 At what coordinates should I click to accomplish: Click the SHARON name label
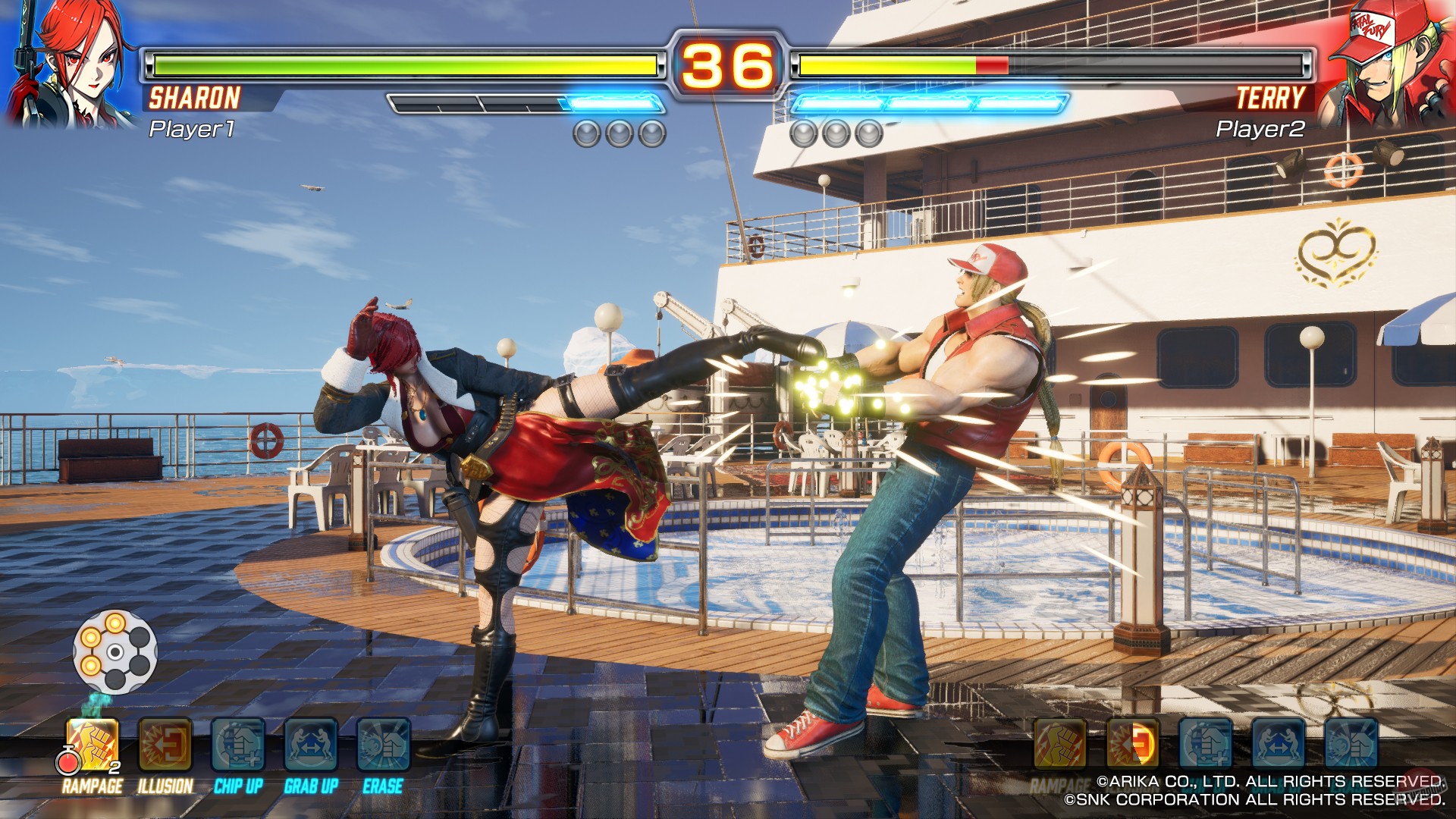pyautogui.click(x=196, y=97)
